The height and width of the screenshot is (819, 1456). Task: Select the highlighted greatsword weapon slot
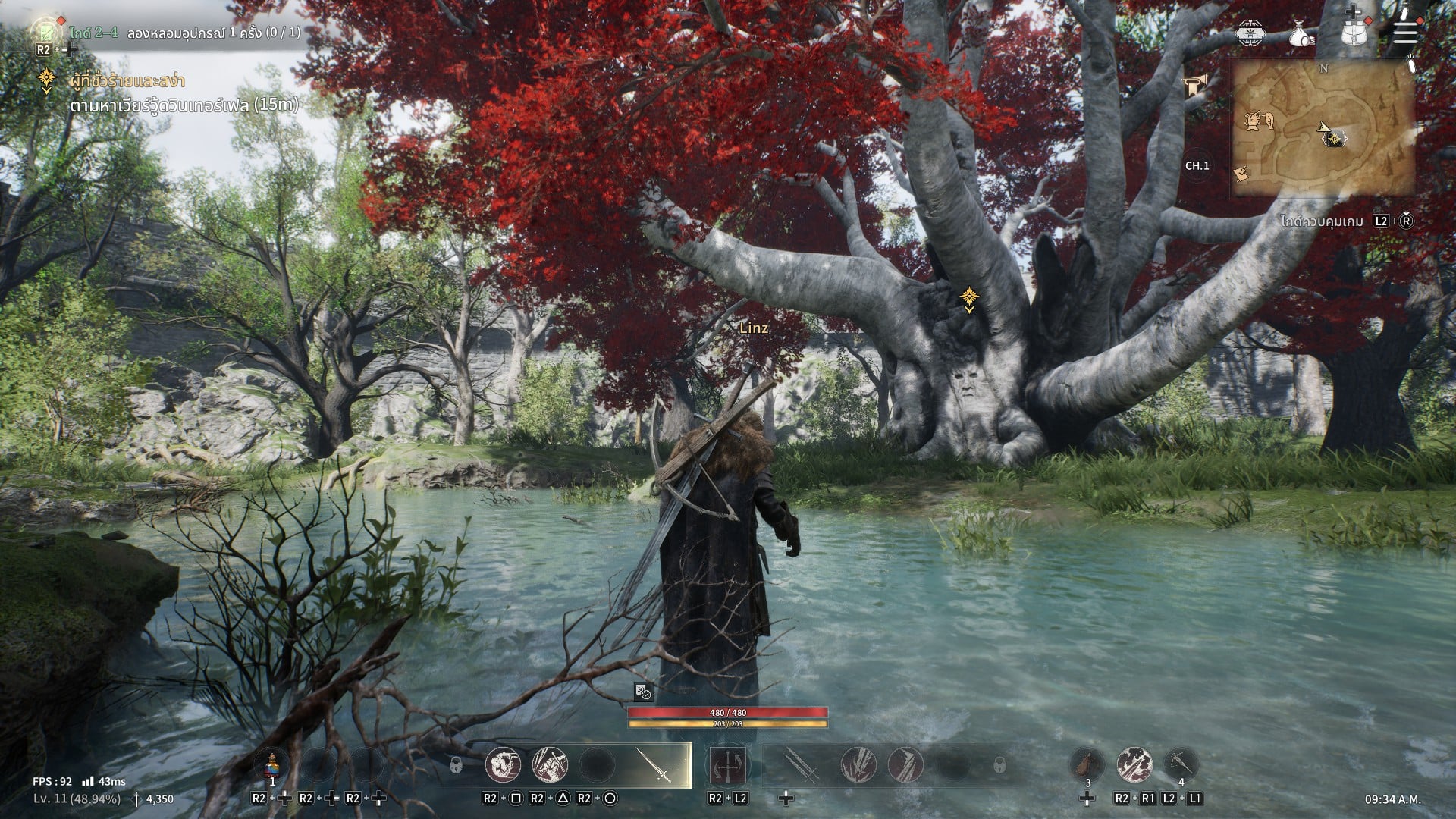click(663, 764)
